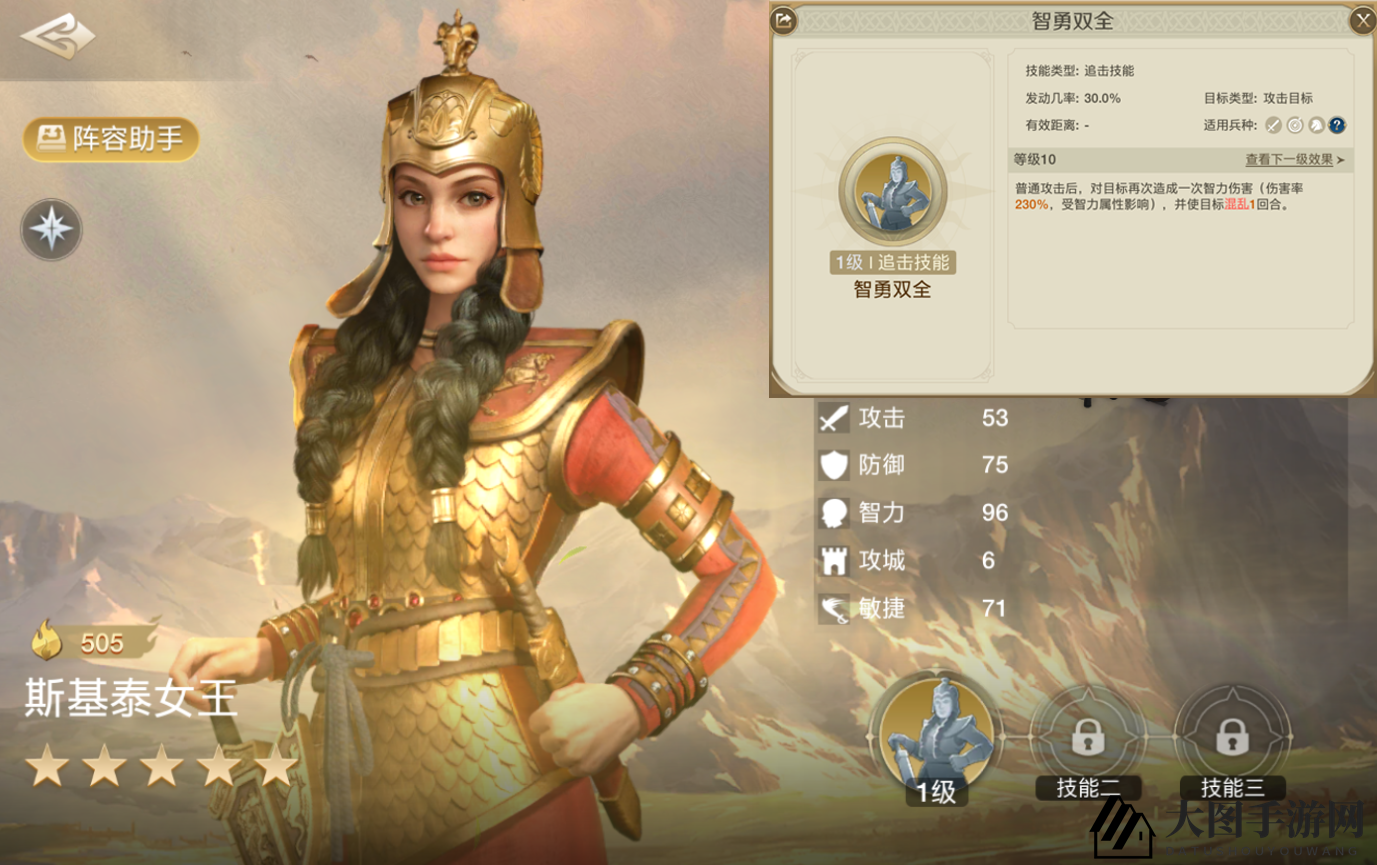Open the 阵容助手 lineup assistant panel
The image size is (1377, 865).
(x=110, y=139)
